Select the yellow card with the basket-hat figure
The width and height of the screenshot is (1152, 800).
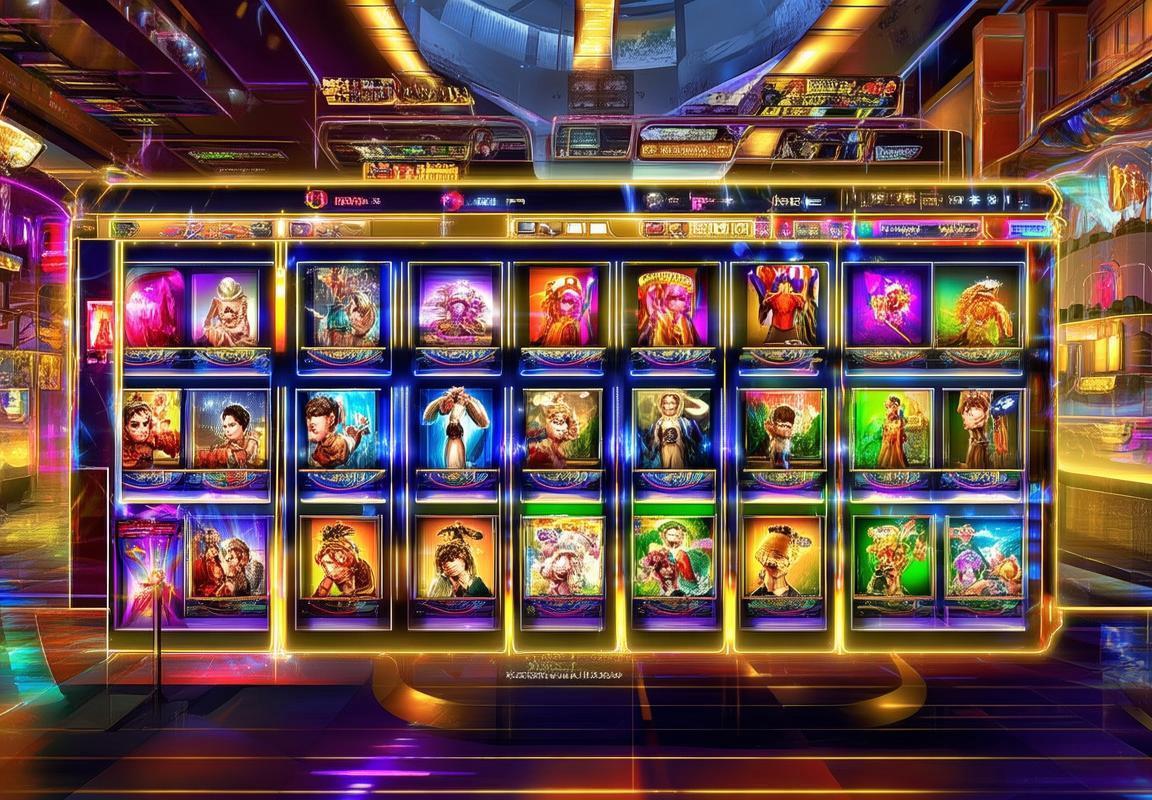click(x=781, y=556)
